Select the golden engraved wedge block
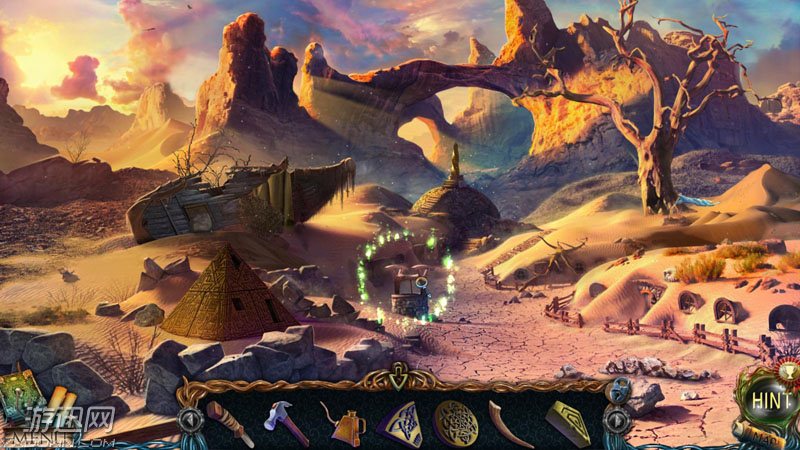 click(x=568, y=422)
